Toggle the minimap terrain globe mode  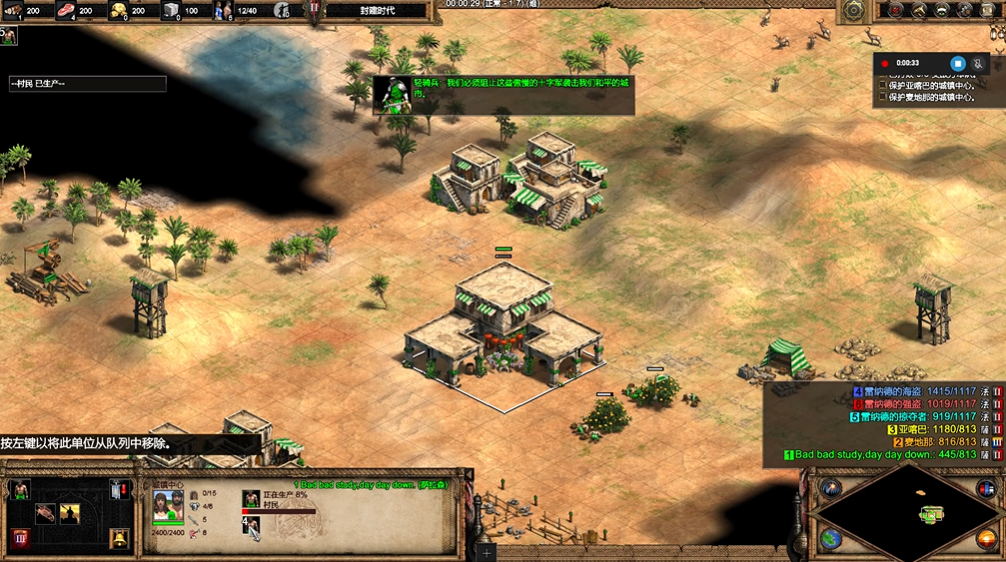point(830,539)
